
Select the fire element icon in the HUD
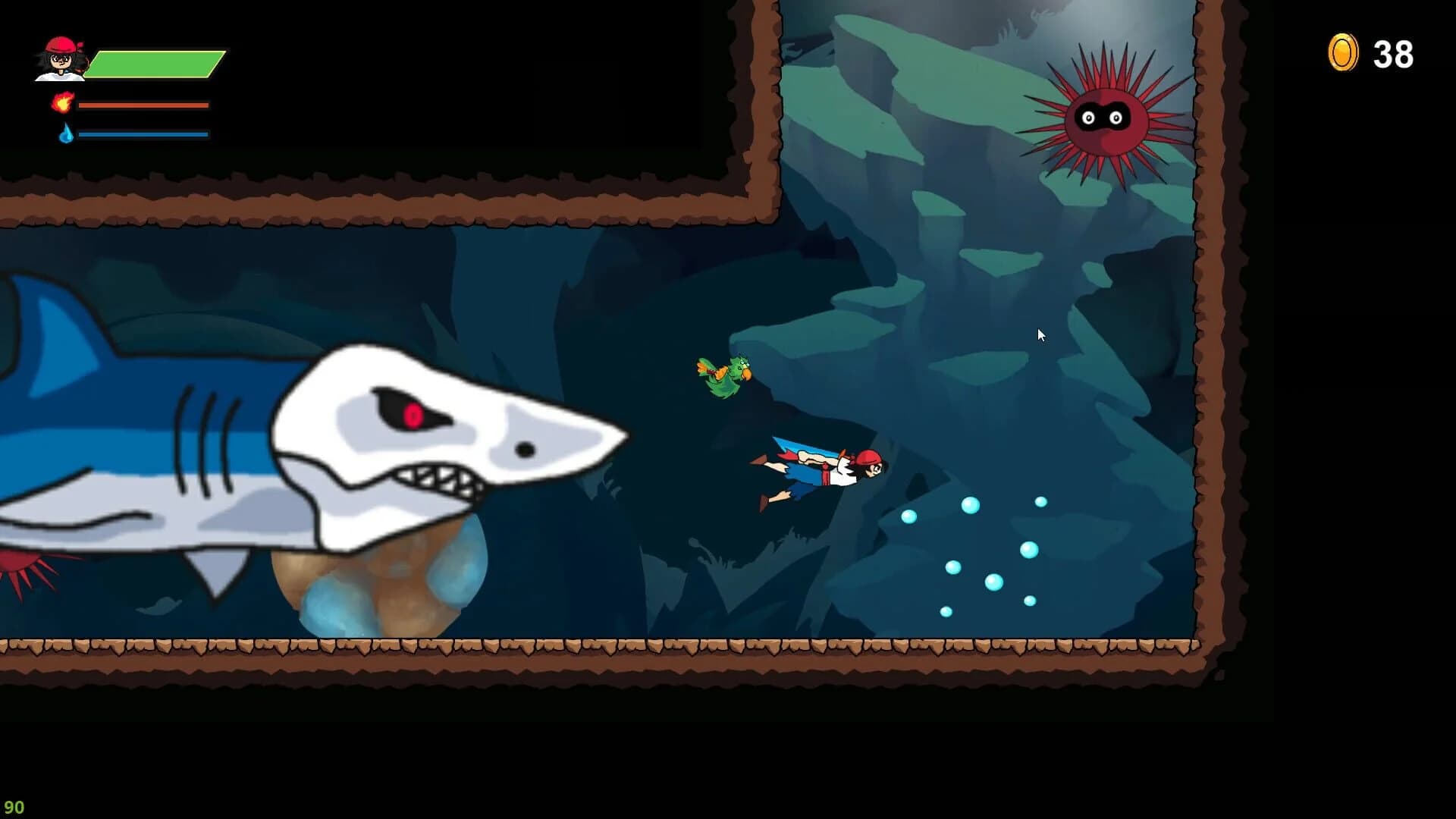[x=64, y=104]
